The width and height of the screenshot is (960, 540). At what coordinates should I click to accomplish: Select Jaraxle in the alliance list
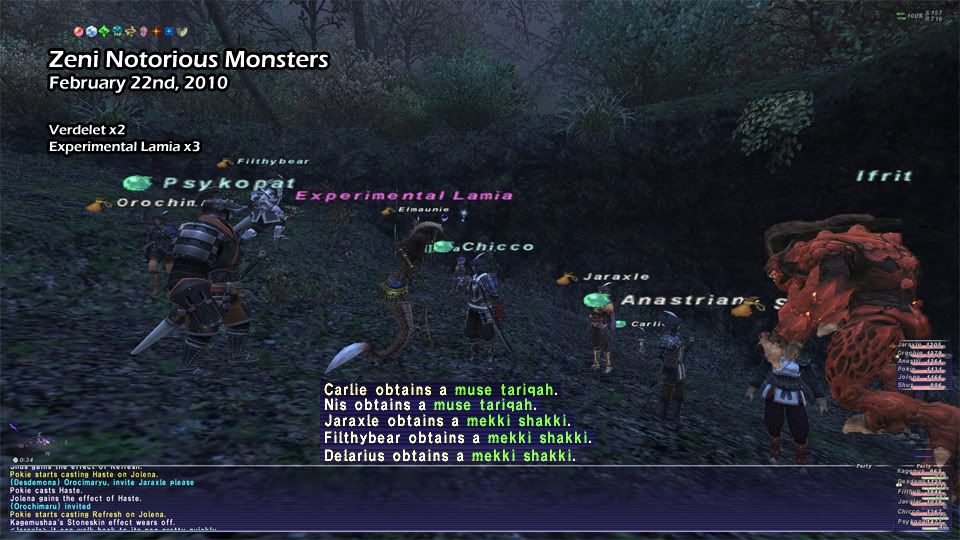pos(916,344)
